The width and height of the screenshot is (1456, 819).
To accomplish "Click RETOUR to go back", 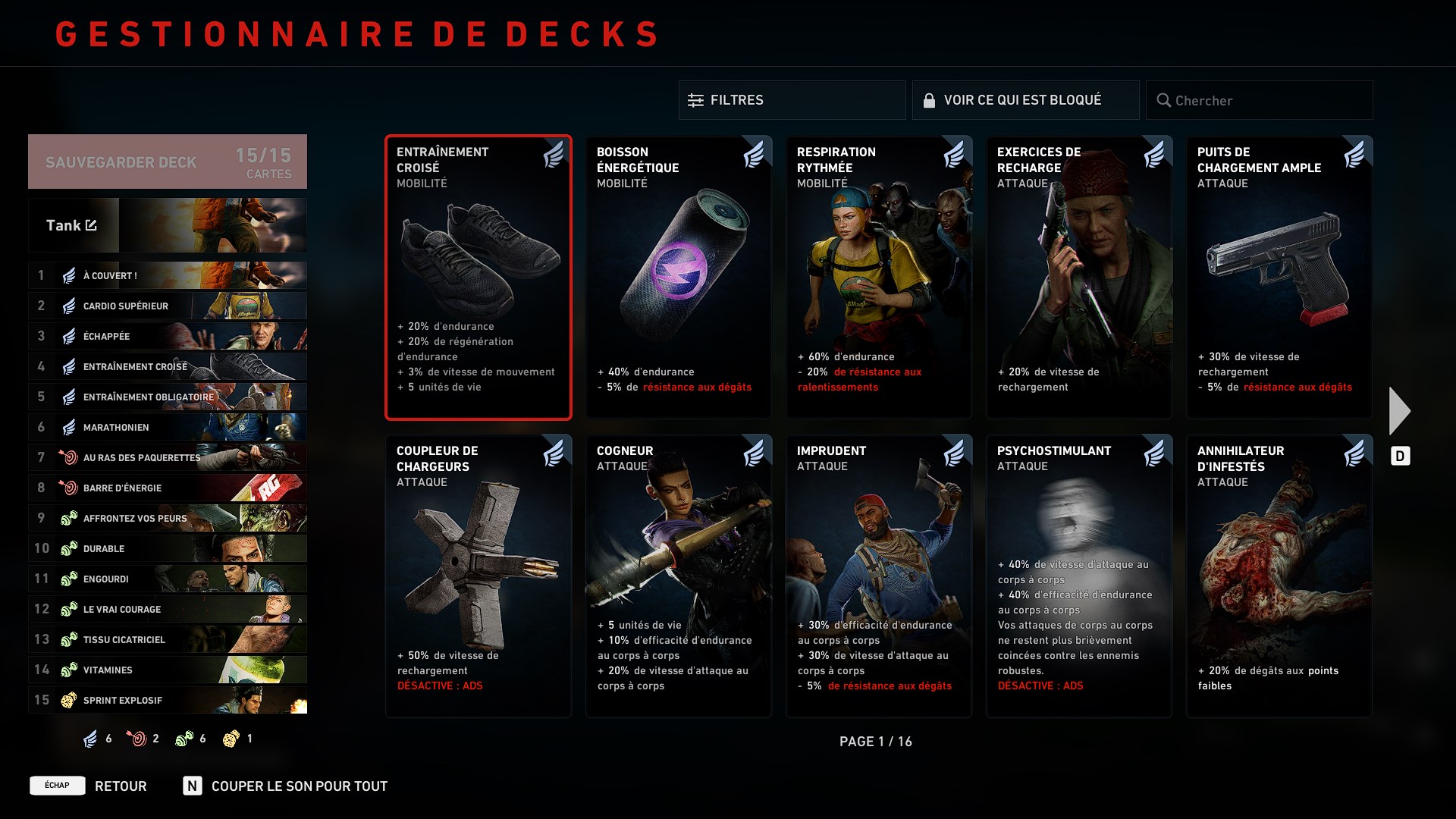I will (119, 786).
